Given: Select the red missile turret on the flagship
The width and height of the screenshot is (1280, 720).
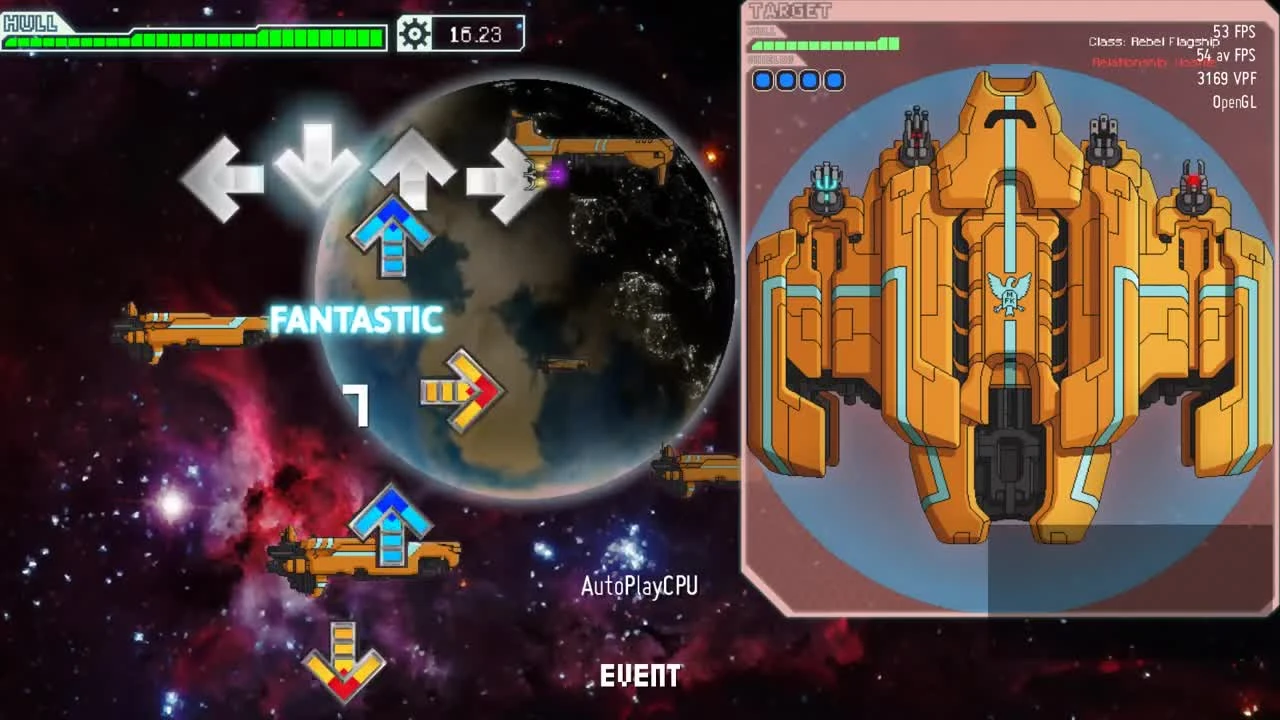Looking at the screenshot, I should tap(1196, 178).
